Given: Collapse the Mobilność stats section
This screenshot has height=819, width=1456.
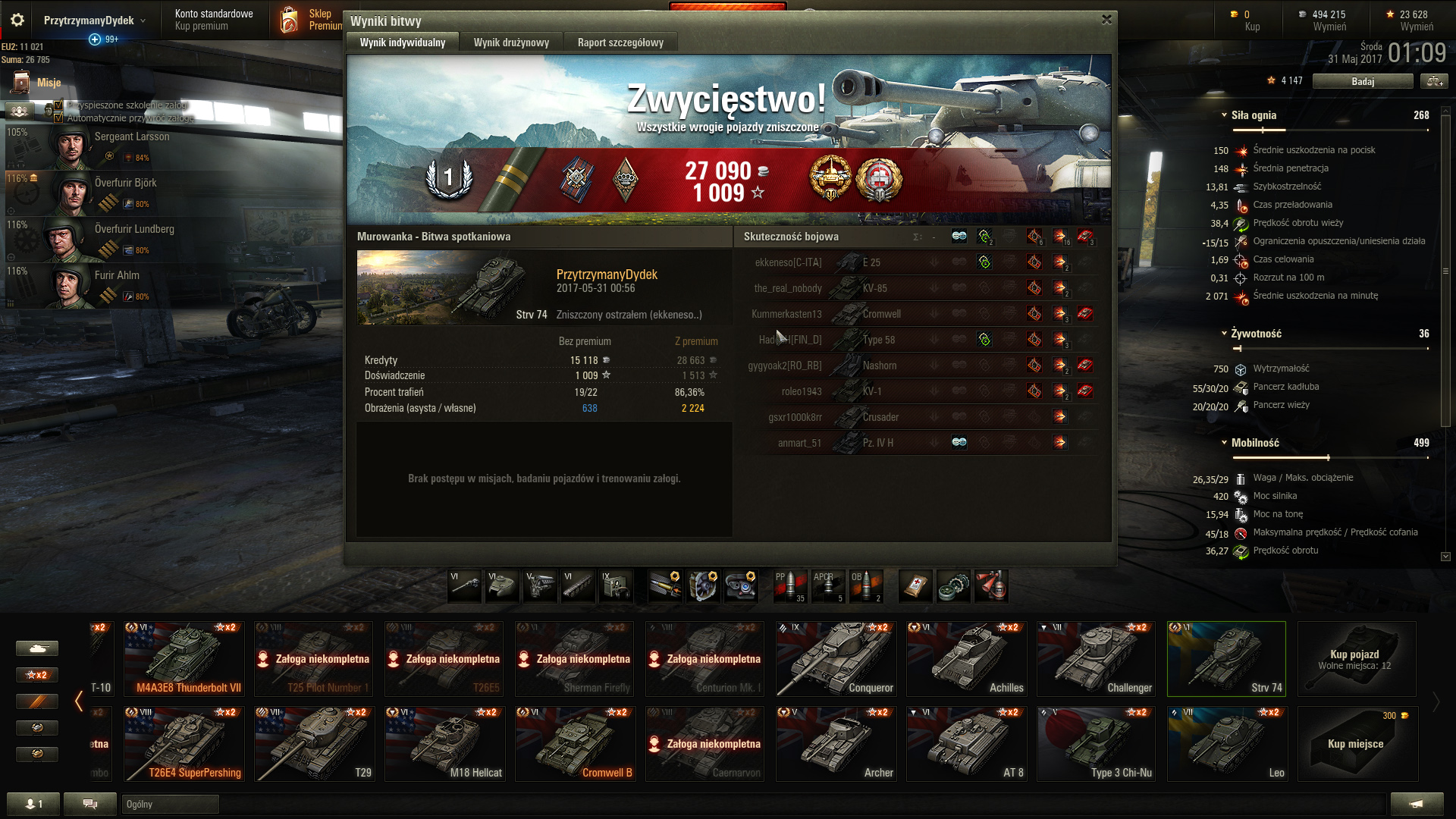Looking at the screenshot, I should 1224,443.
